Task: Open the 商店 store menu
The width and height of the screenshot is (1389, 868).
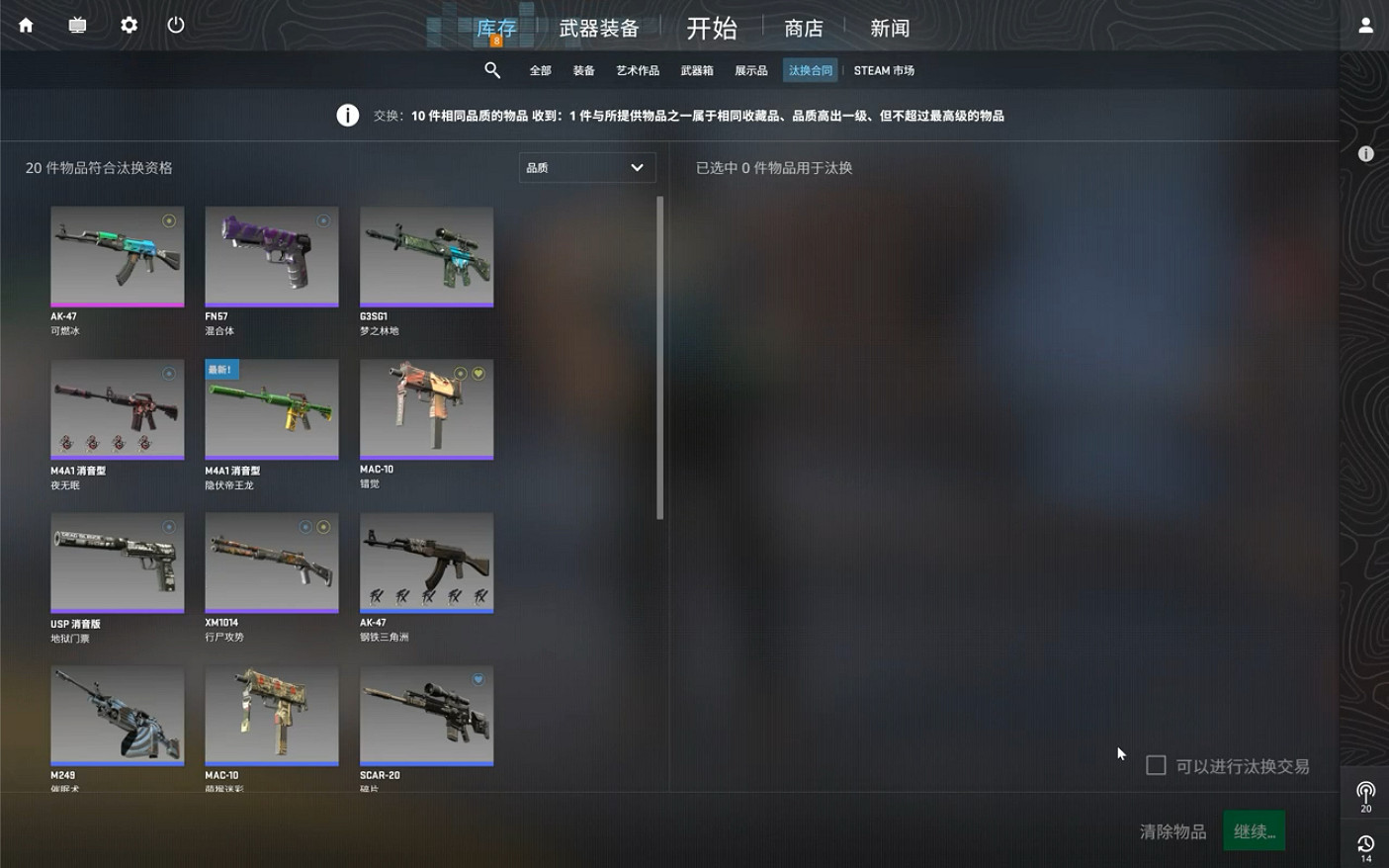Action: pos(803,28)
